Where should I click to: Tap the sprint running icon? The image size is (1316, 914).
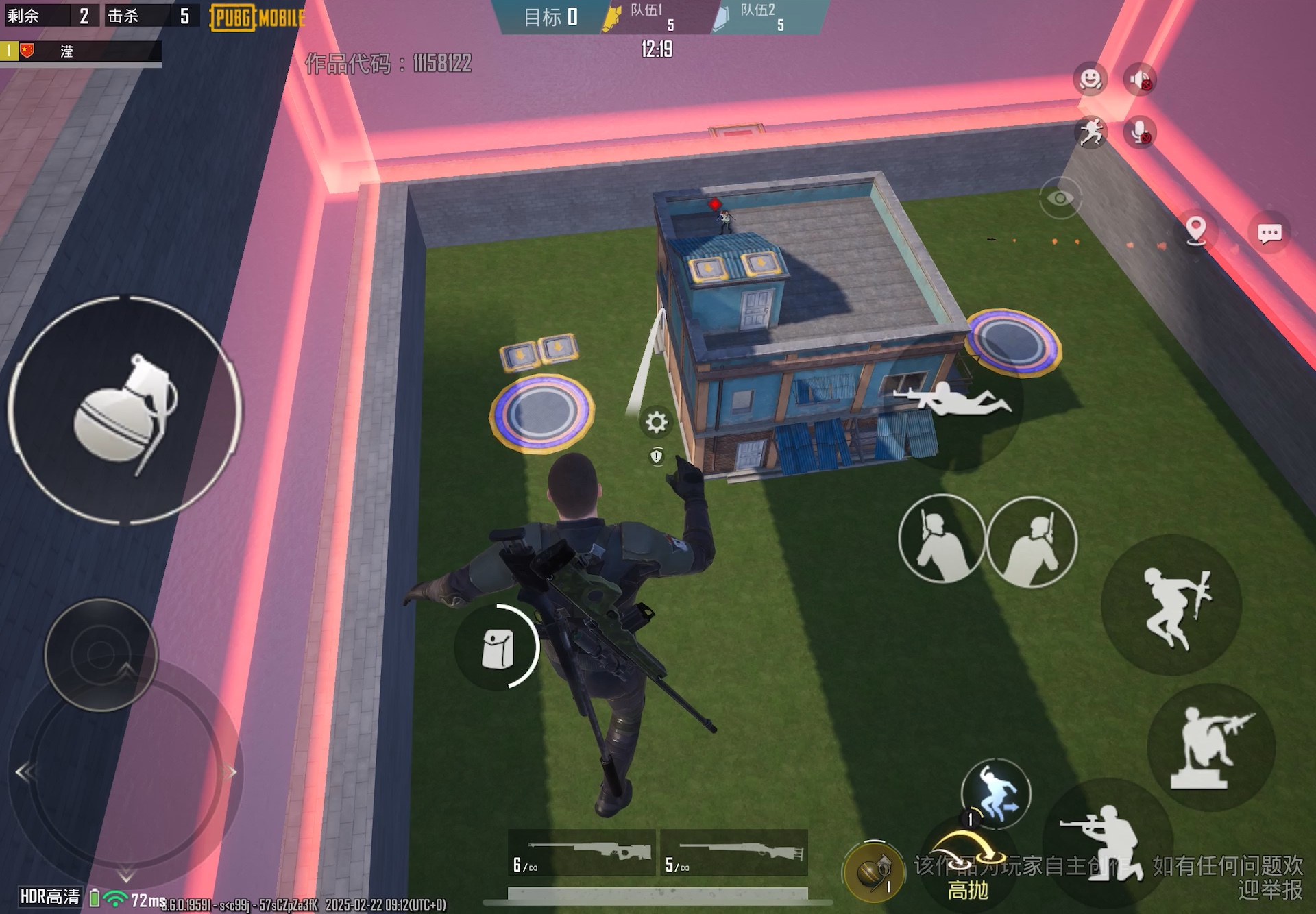click(x=1093, y=132)
